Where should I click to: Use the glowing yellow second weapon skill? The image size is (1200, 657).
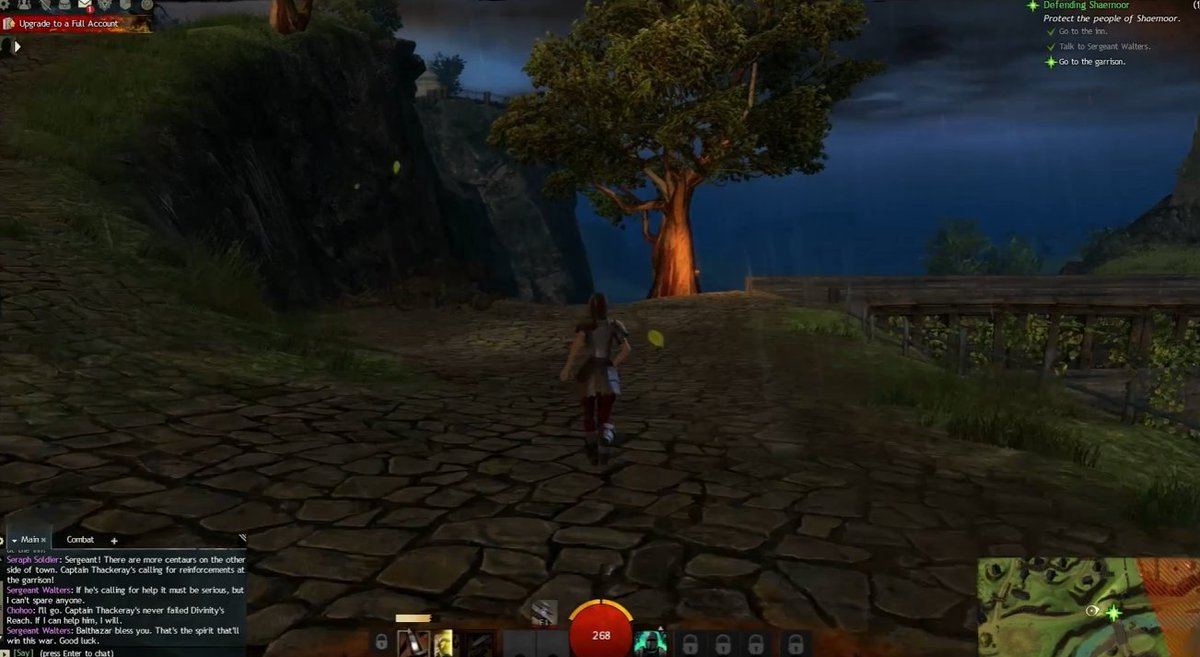(443, 643)
